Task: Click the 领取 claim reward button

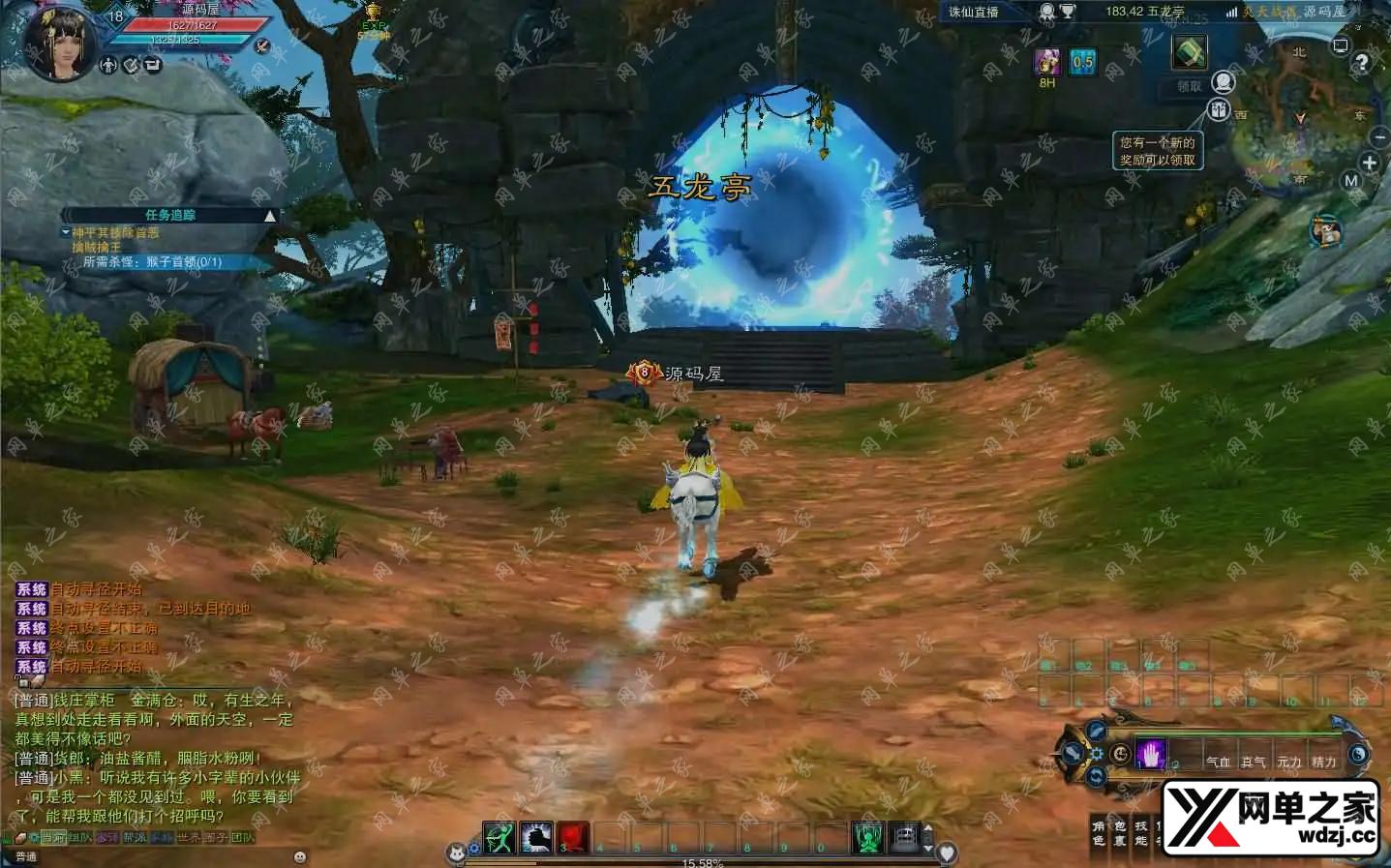Action: [1190, 86]
